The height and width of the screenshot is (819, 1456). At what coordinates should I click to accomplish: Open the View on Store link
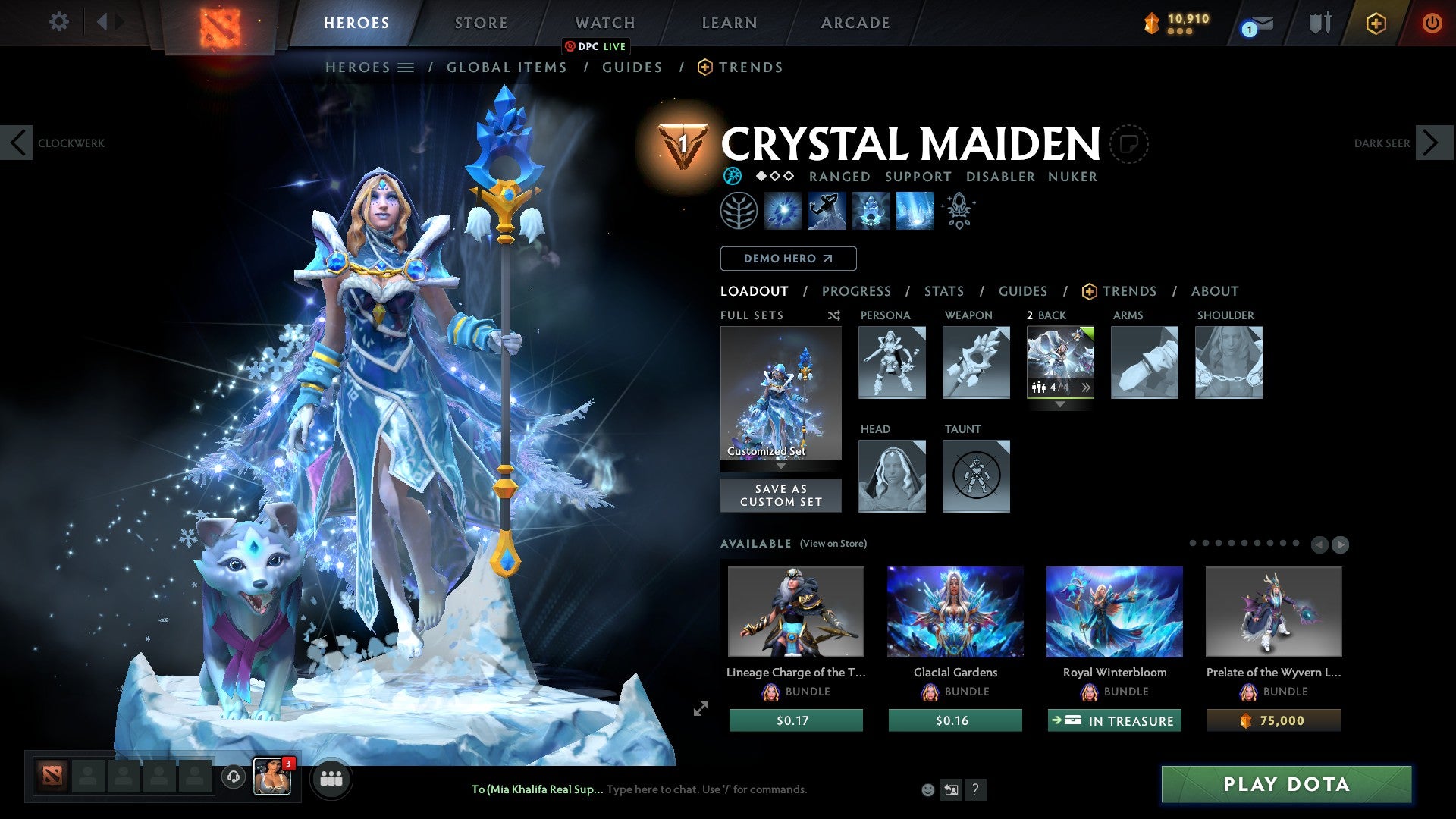(833, 544)
